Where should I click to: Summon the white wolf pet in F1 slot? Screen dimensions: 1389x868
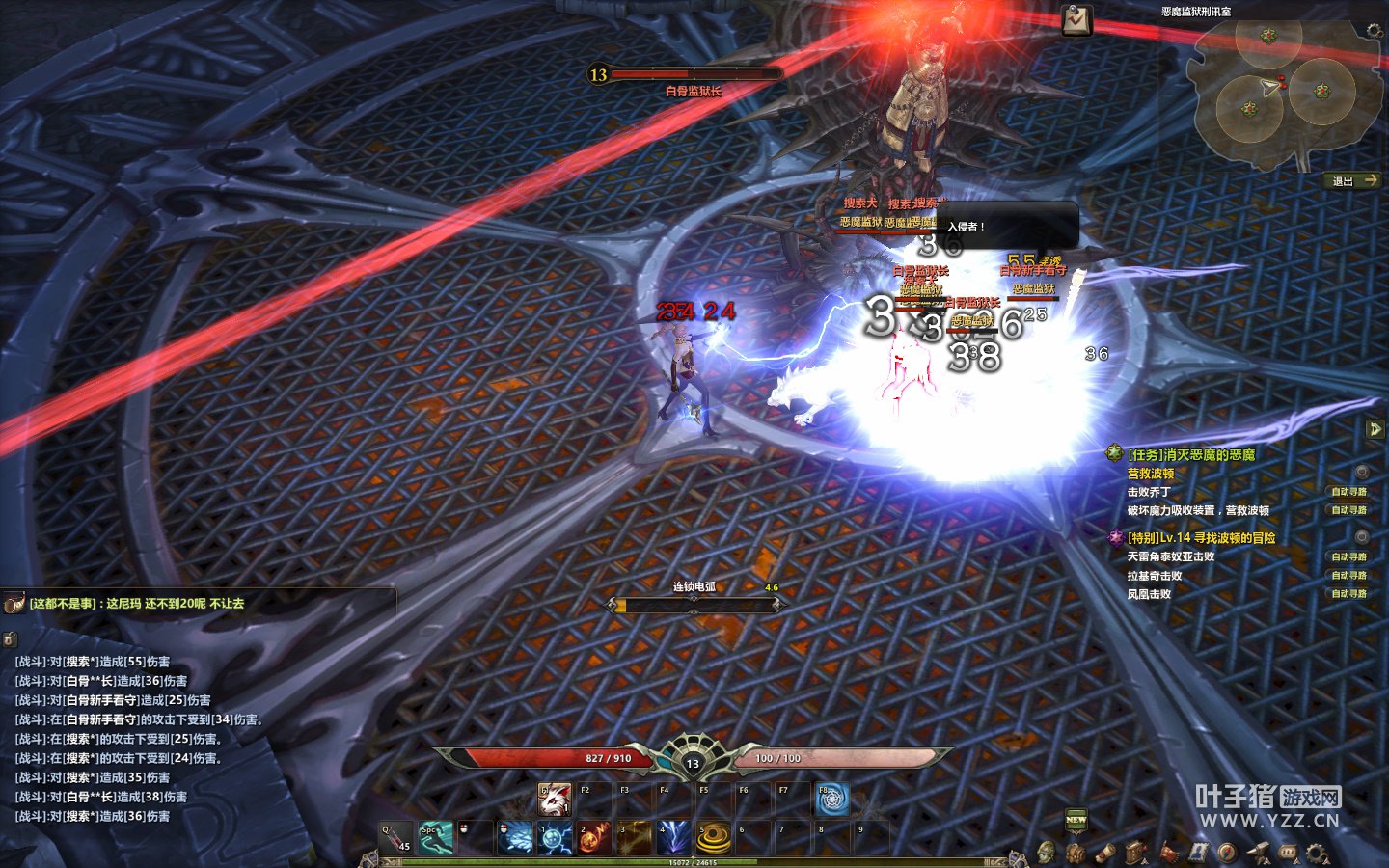click(x=554, y=800)
